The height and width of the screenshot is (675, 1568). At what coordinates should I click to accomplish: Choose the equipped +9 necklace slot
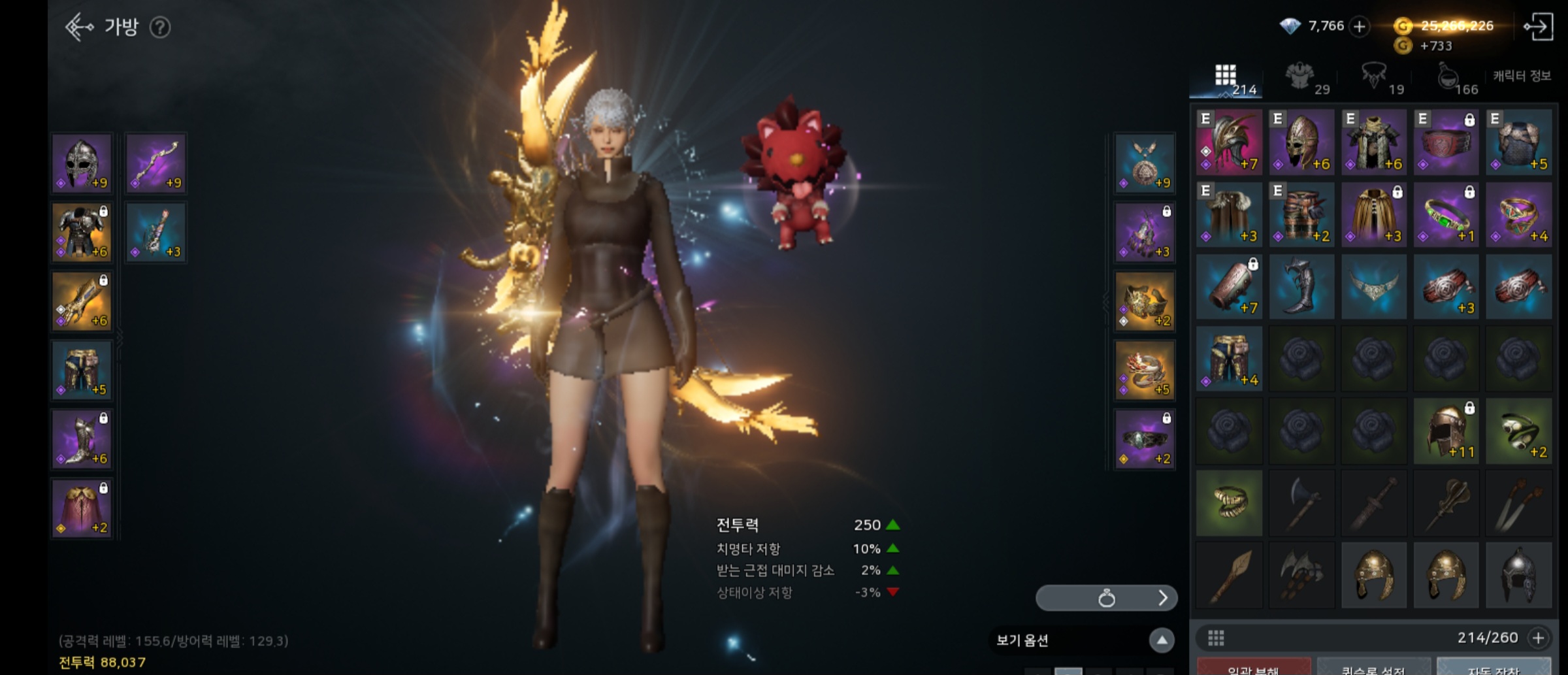tap(1145, 163)
